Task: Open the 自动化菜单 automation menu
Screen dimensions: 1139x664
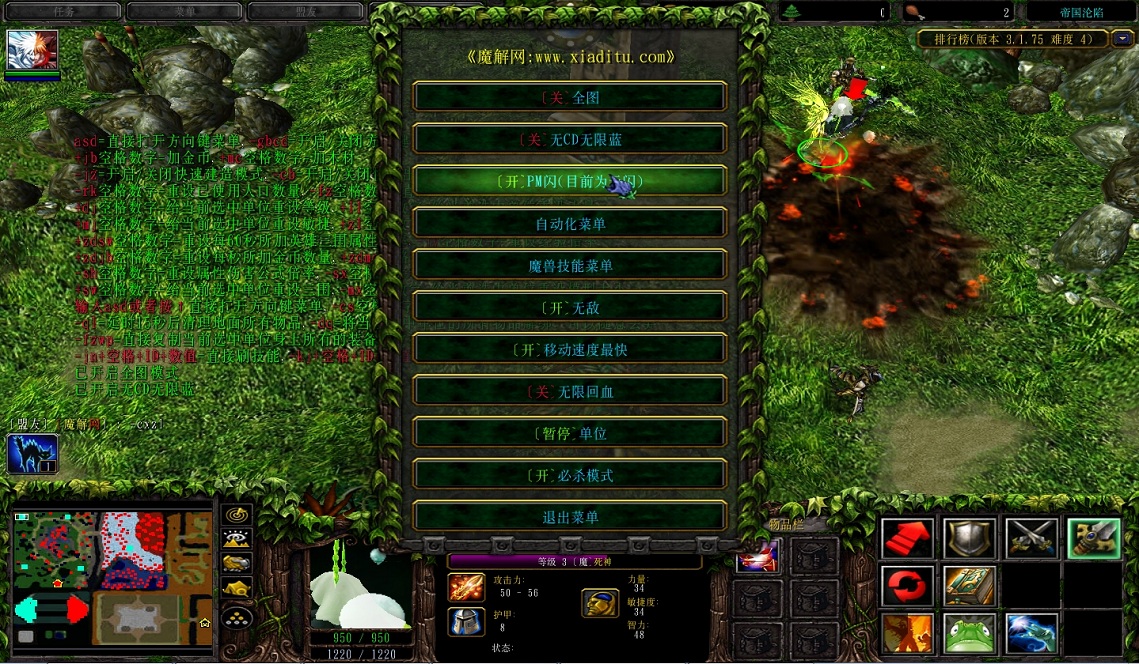Action: 570,223
